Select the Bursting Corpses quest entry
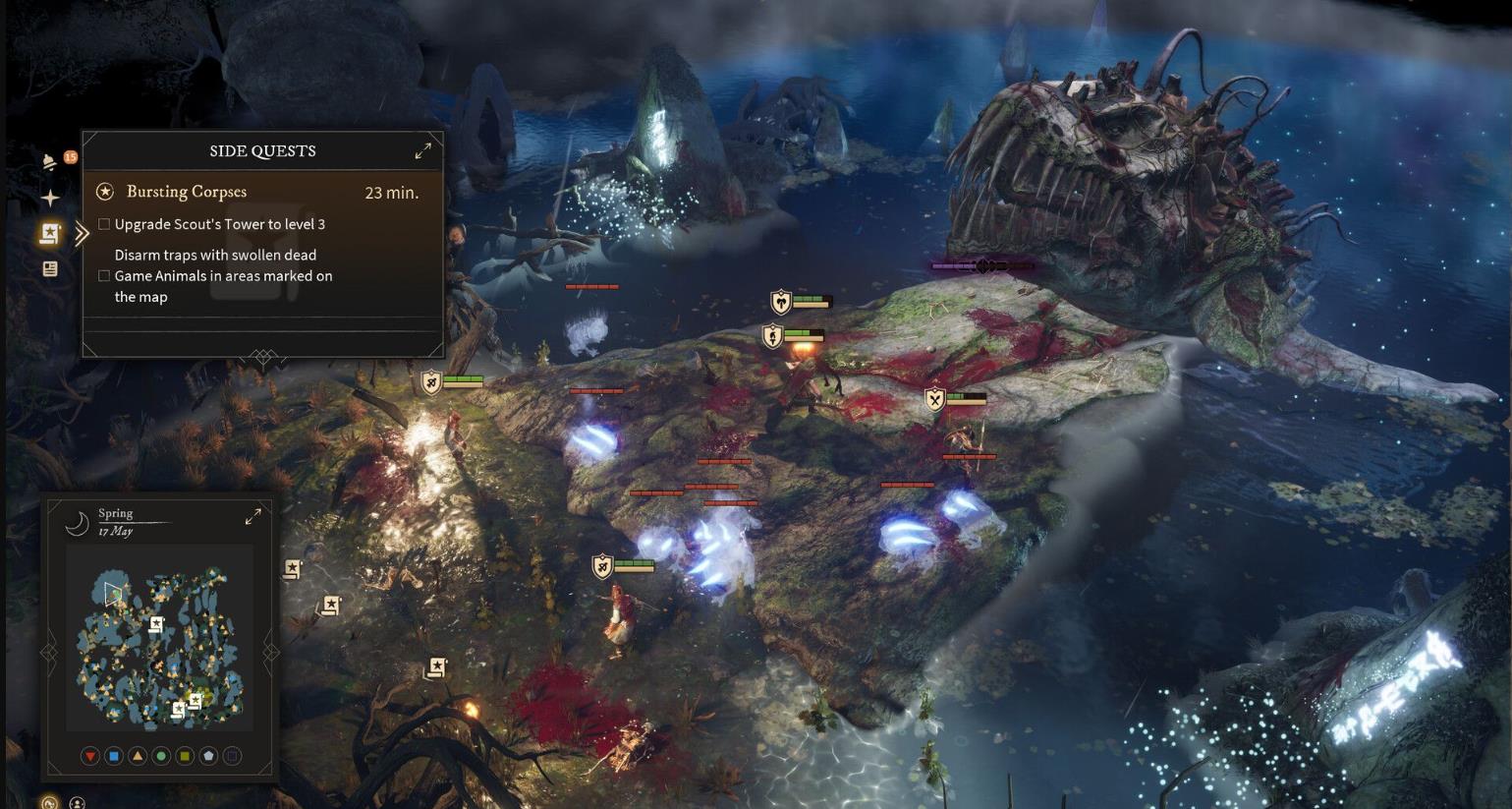Image resolution: width=1512 pixels, height=809 pixels. tap(187, 192)
